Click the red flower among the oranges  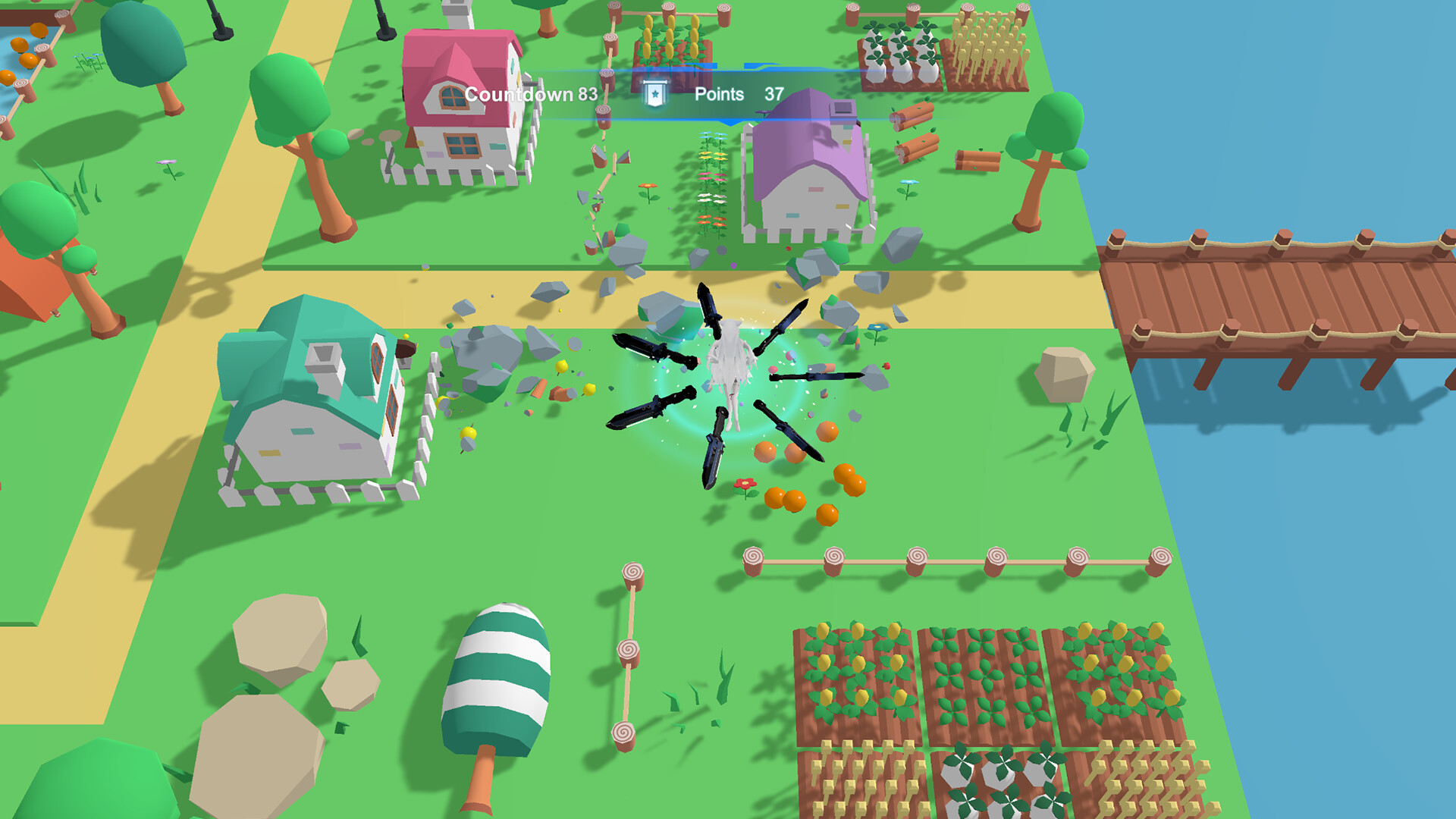click(x=746, y=482)
